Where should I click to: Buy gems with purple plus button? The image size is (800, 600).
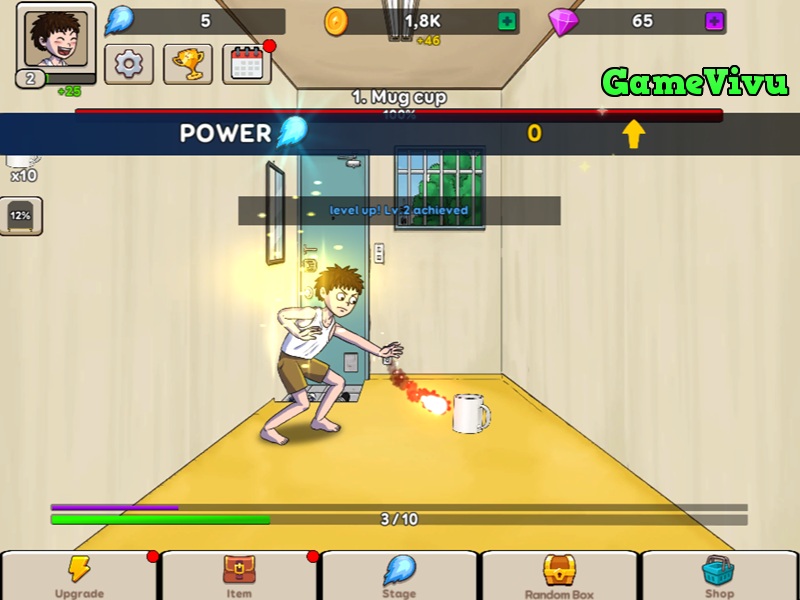tap(714, 21)
